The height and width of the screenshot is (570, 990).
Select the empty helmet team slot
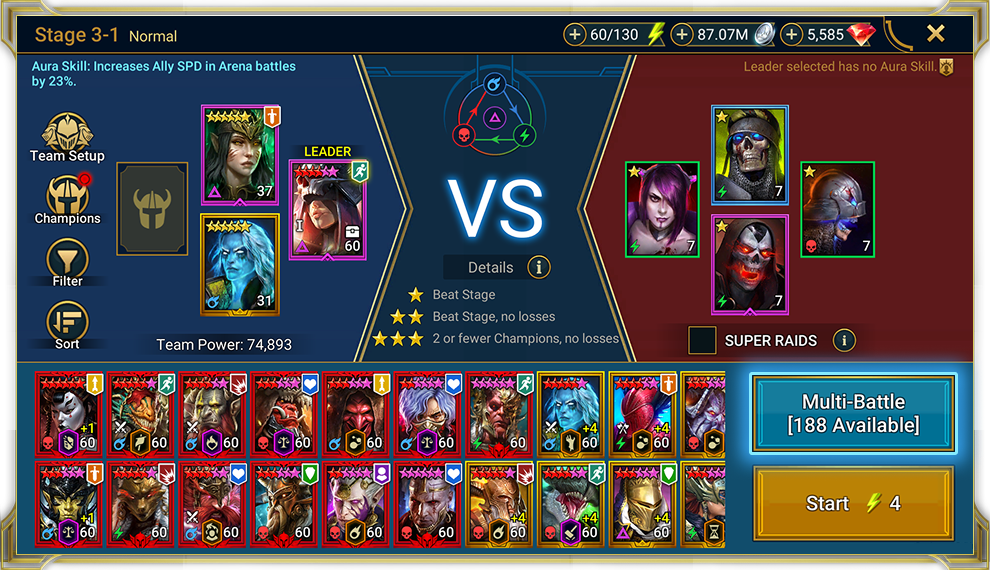pyautogui.click(x=152, y=209)
